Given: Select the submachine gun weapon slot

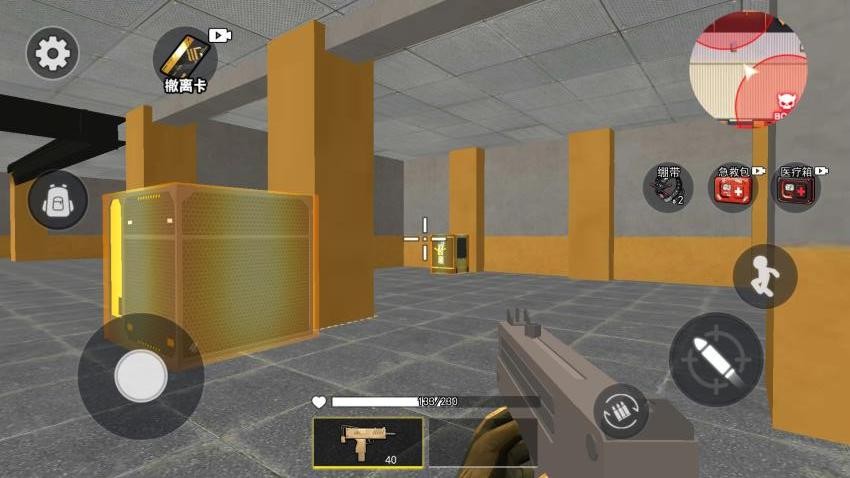Looking at the screenshot, I should pyautogui.click(x=368, y=443).
